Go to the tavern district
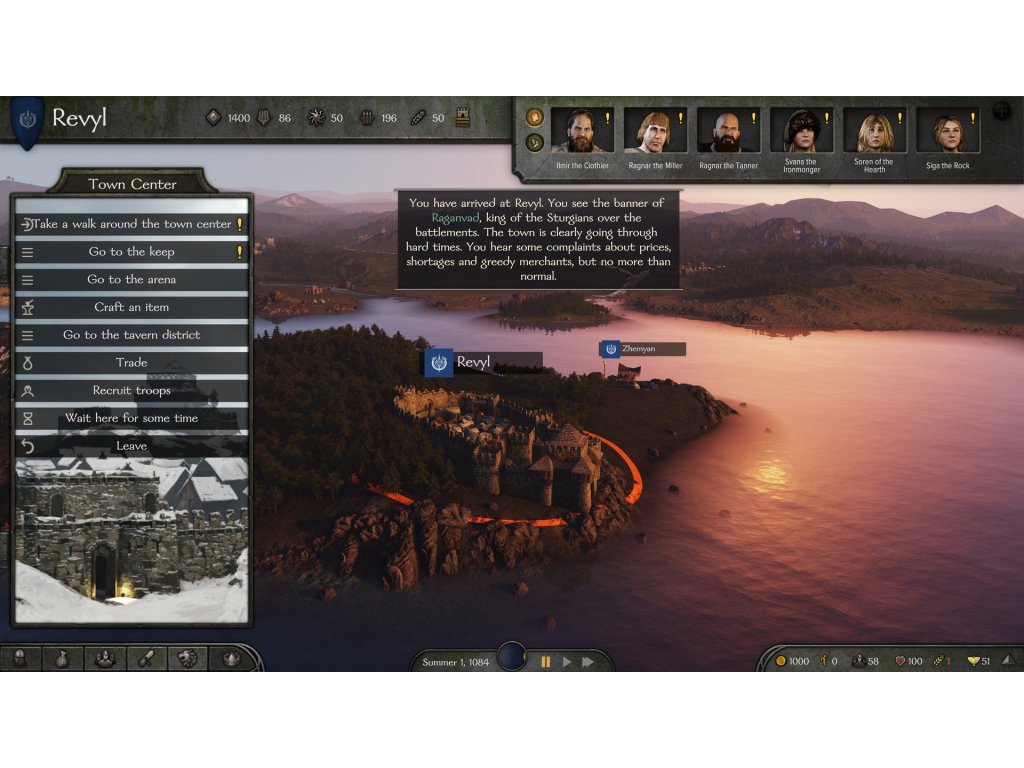 pyautogui.click(x=132, y=335)
